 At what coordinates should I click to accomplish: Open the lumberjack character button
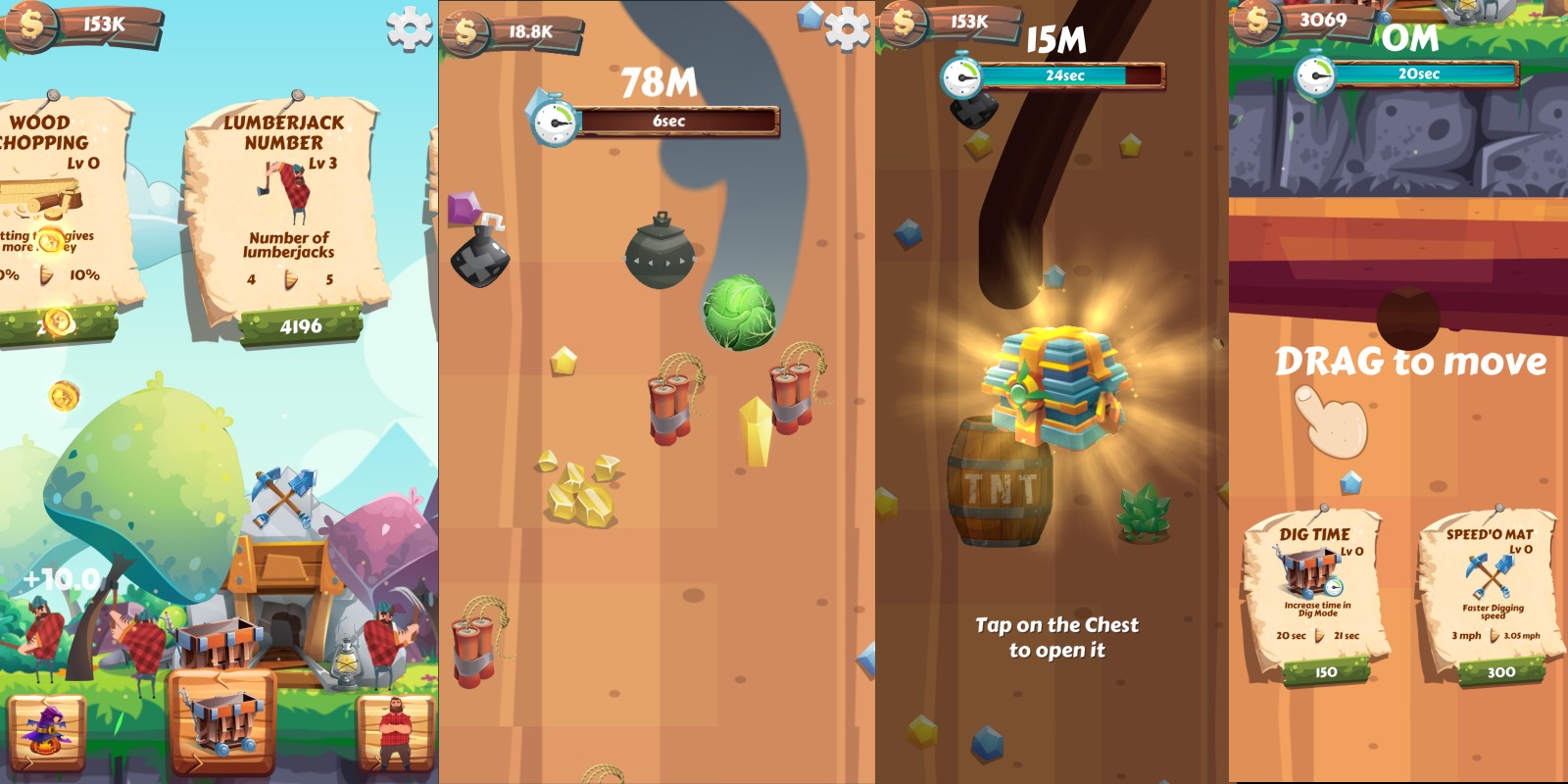click(x=395, y=733)
